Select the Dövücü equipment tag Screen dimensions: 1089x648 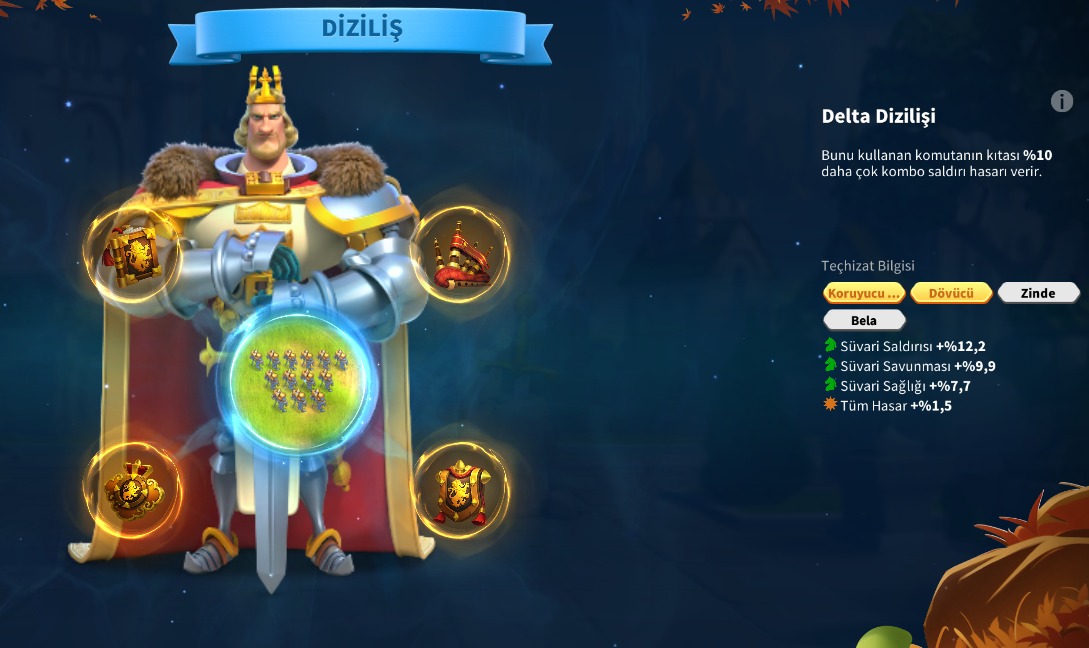coord(951,293)
